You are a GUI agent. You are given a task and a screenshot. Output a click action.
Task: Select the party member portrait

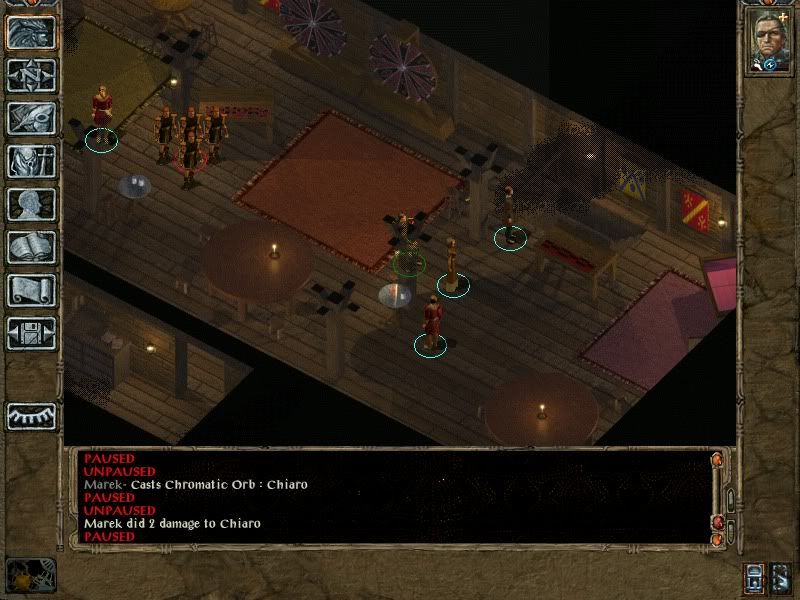coord(768,41)
